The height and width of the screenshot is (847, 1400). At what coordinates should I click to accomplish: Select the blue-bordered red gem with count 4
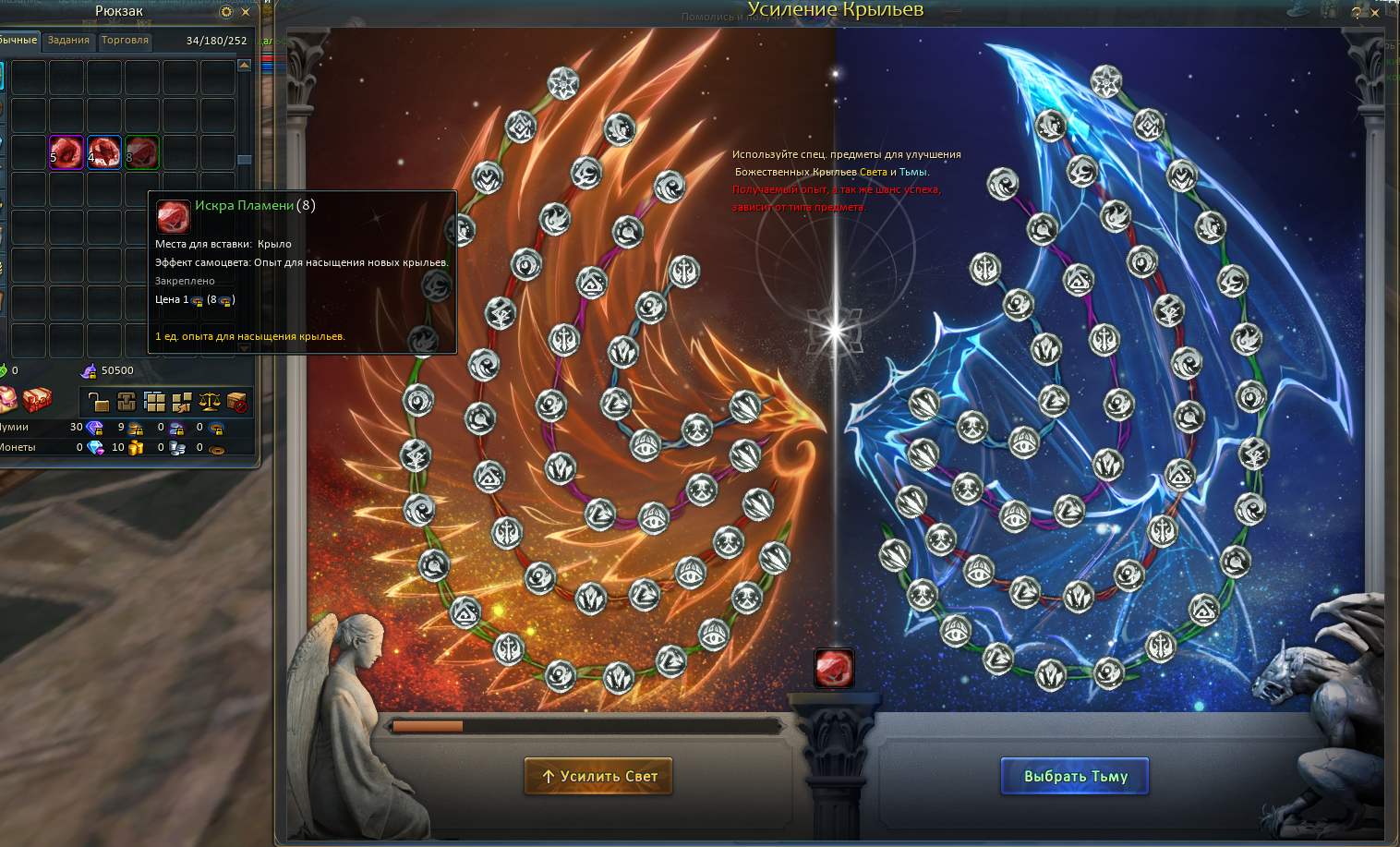pyautogui.click(x=103, y=151)
